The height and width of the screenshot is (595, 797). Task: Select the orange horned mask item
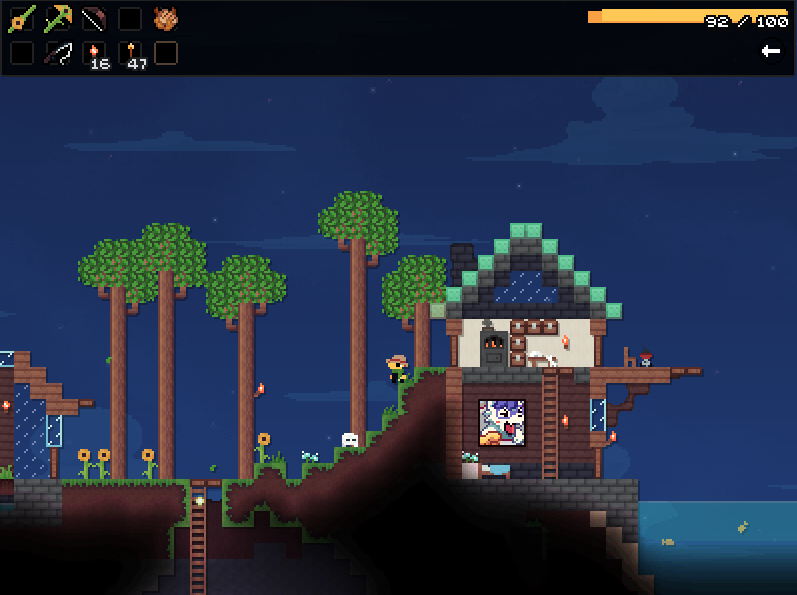click(166, 19)
